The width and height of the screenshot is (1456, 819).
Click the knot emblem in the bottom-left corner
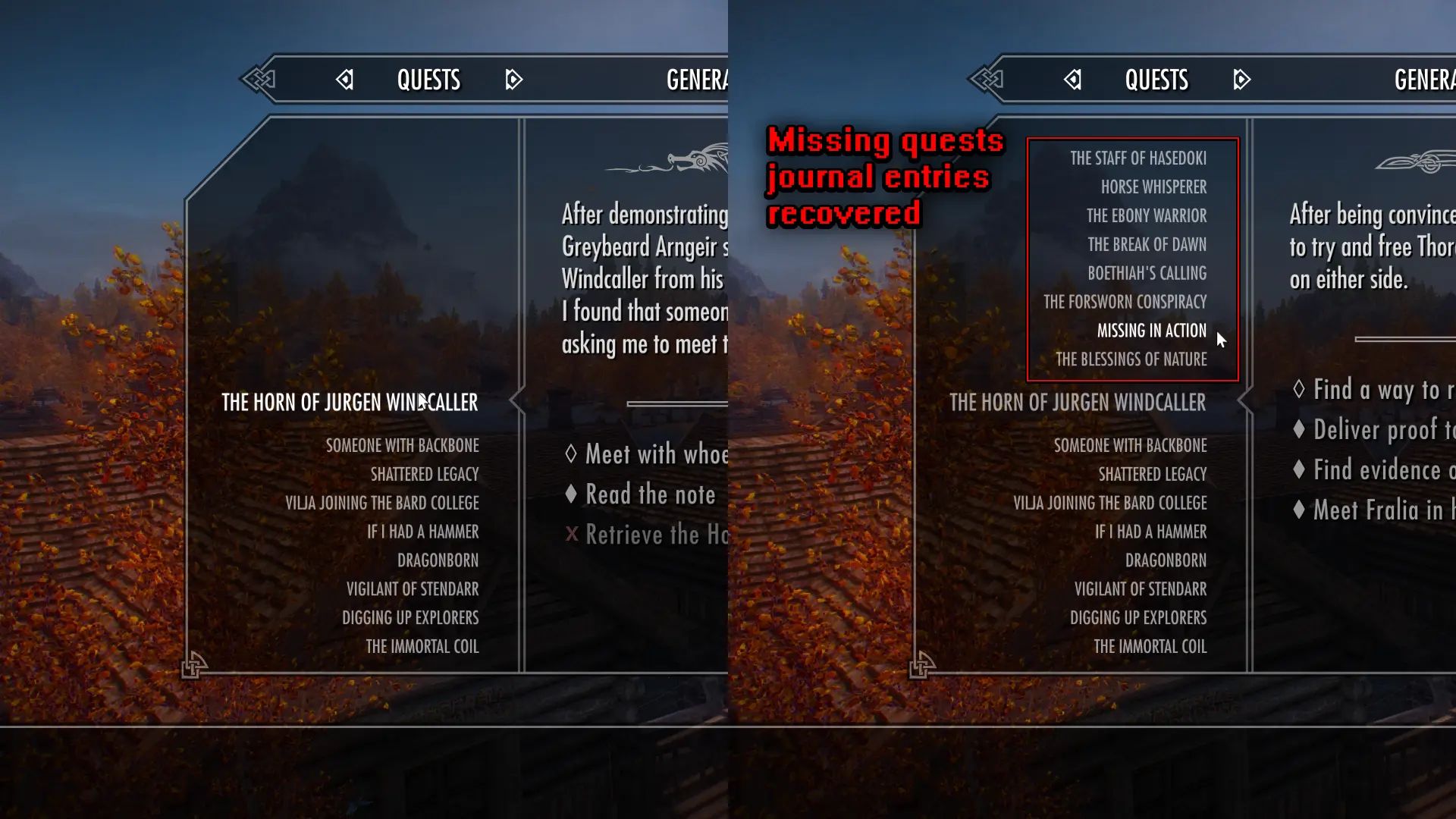pos(195,665)
